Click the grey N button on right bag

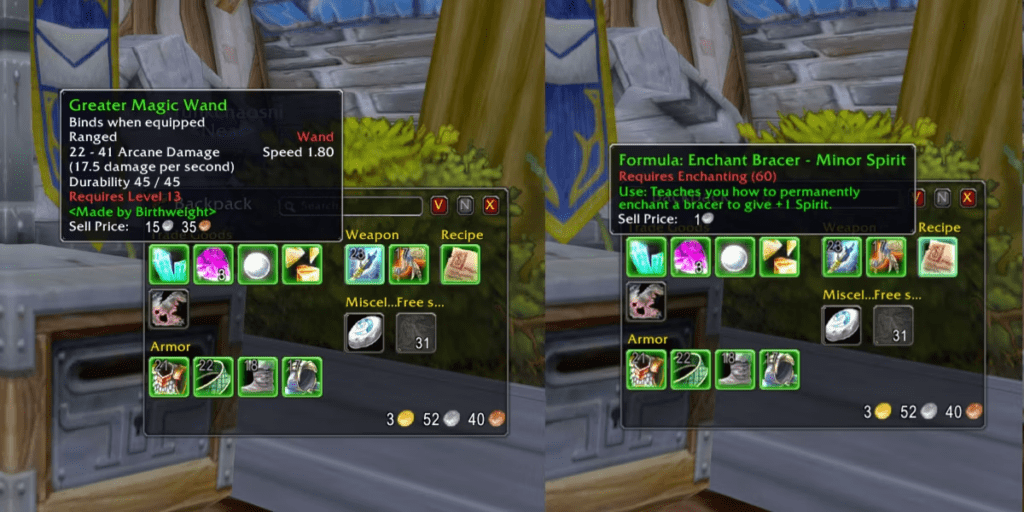point(942,198)
